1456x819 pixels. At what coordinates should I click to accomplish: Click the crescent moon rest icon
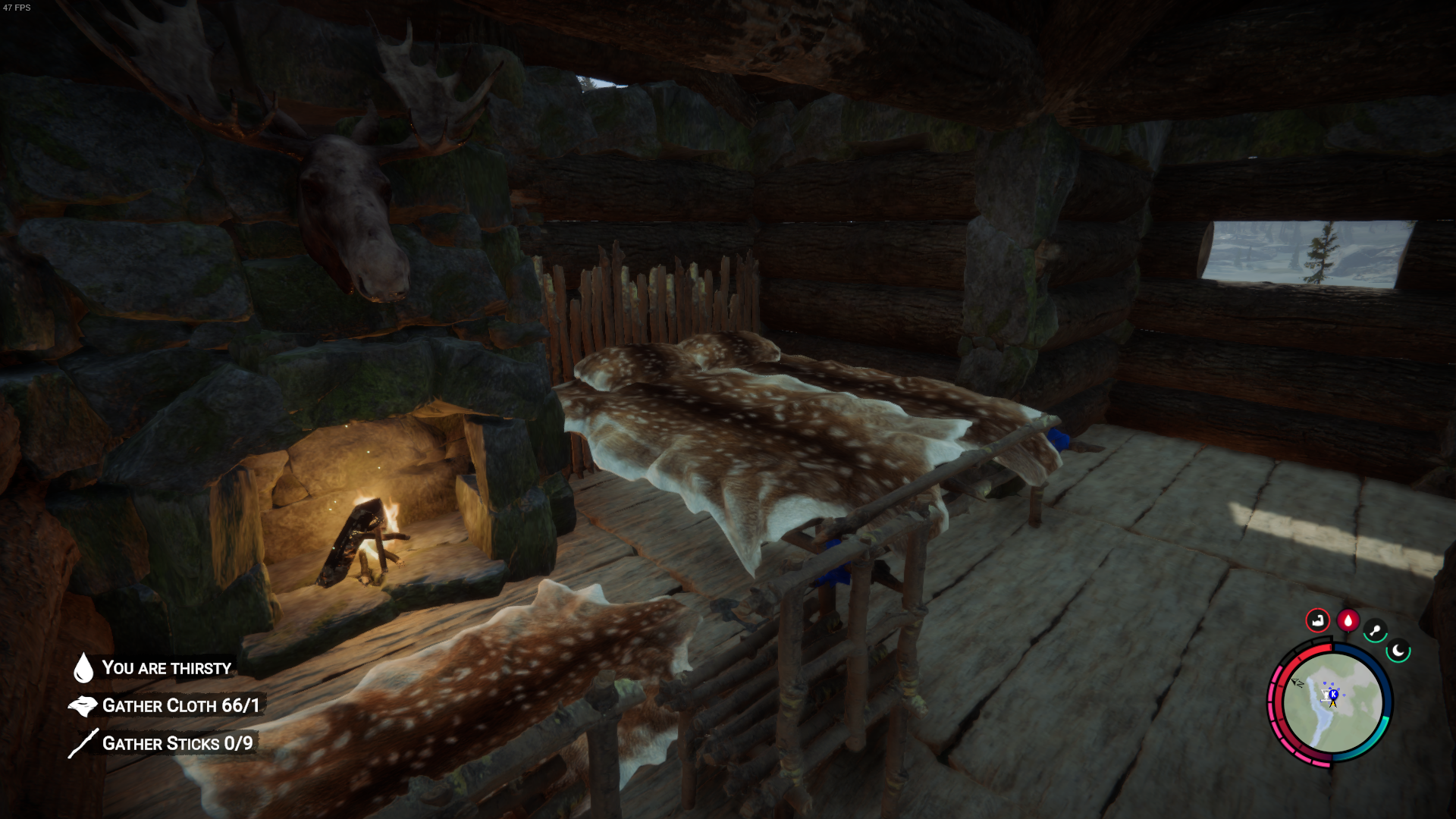point(1398,651)
